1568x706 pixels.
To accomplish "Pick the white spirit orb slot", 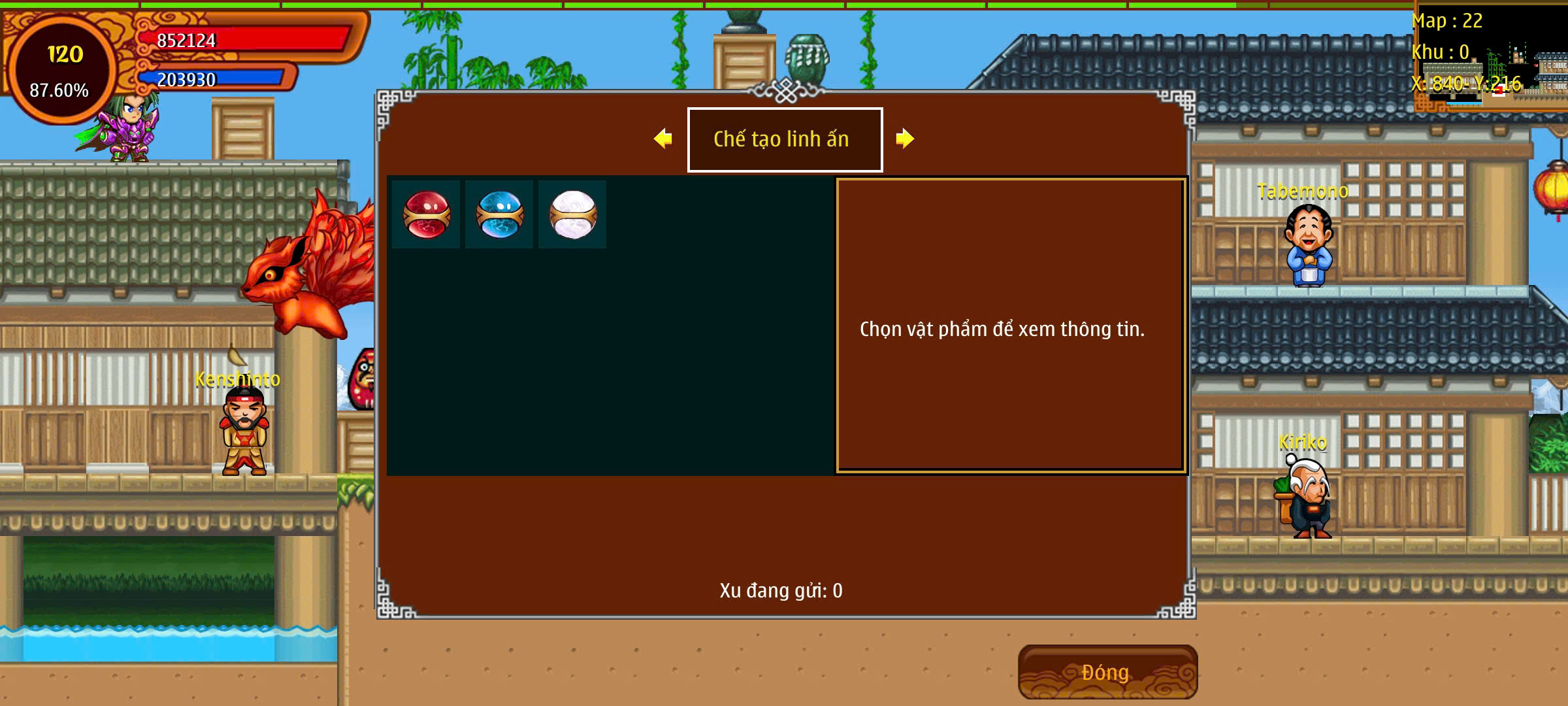I will [573, 214].
